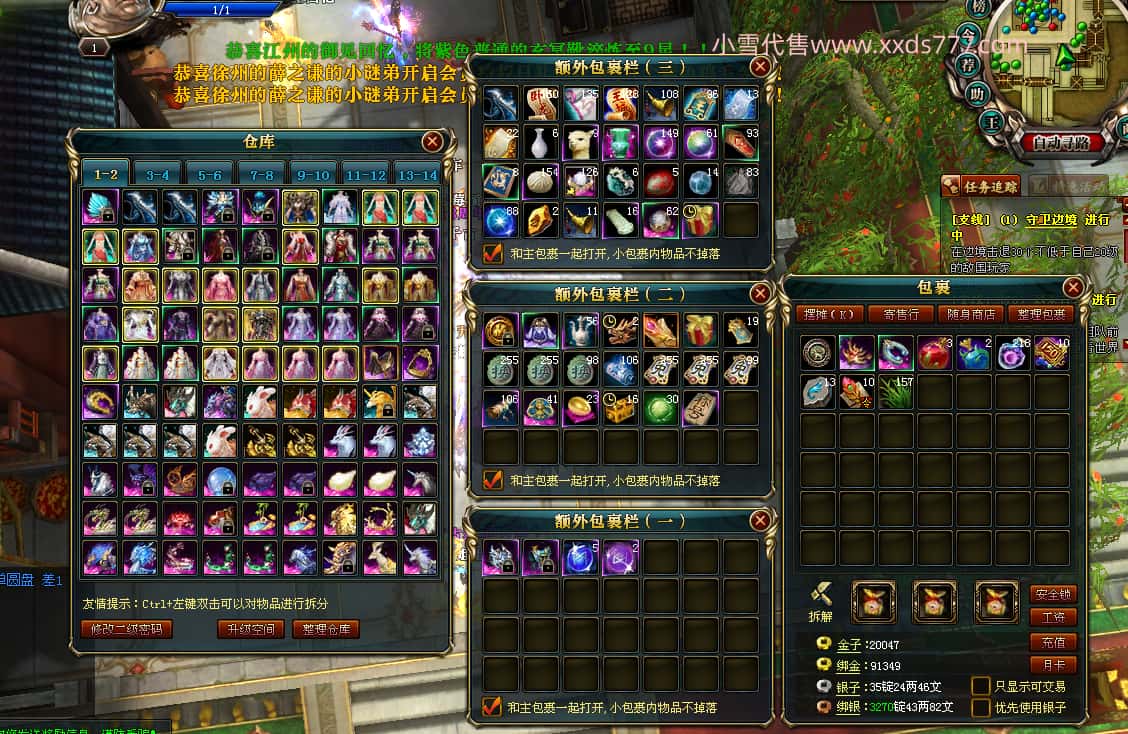Close the 额外包裹栏（二）window

pos(760,294)
